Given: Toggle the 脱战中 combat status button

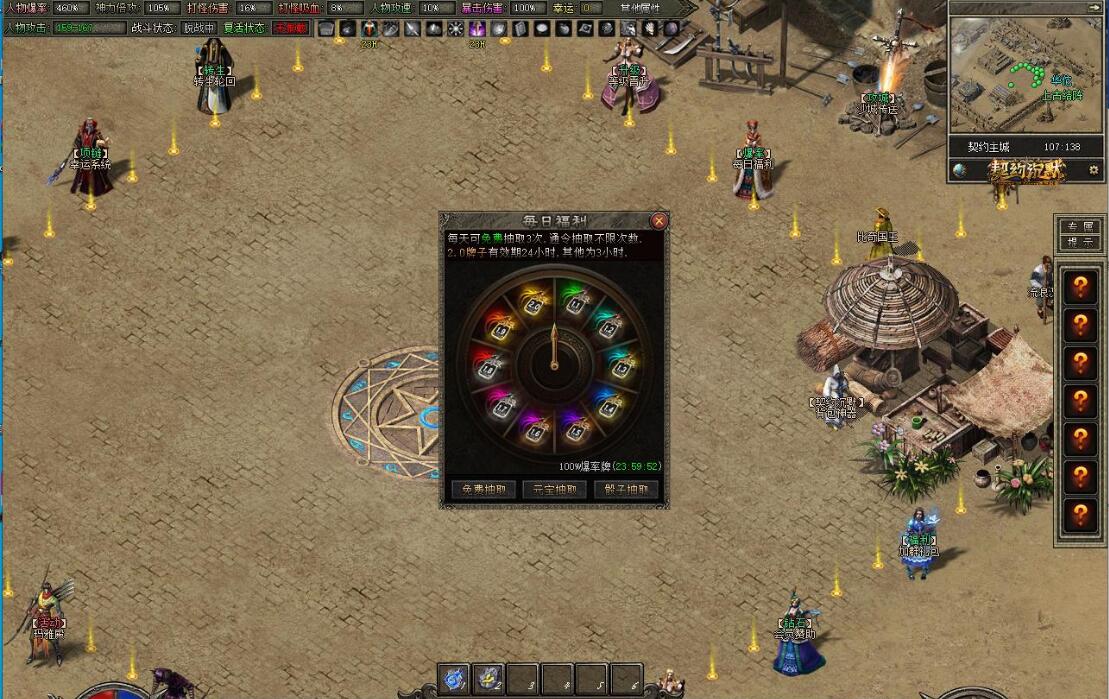Looking at the screenshot, I should (198, 28).
